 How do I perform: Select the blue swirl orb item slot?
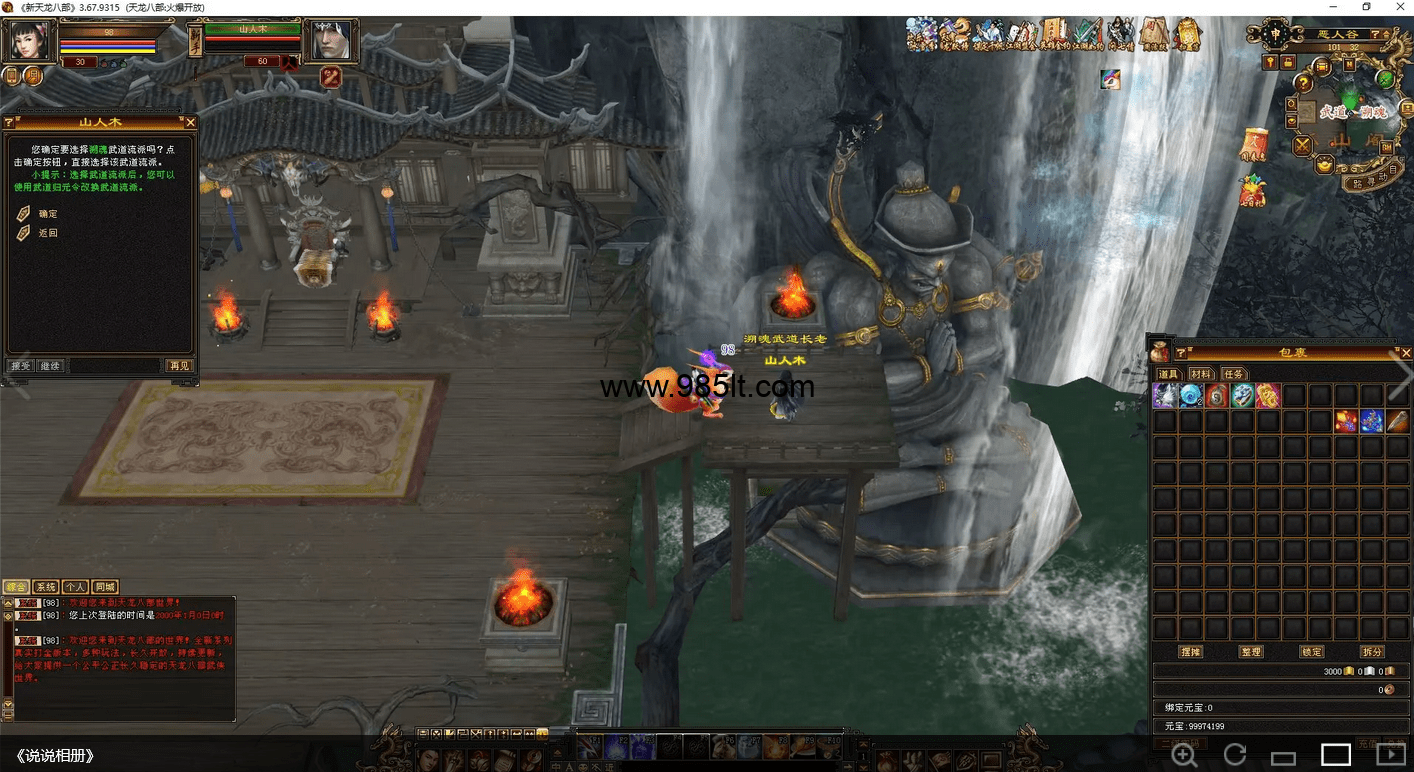click(x=1191, y=396)
